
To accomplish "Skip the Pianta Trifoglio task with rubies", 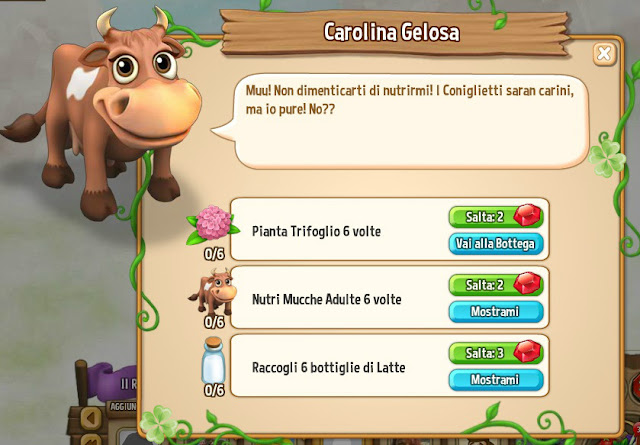I will pos(496,217).
